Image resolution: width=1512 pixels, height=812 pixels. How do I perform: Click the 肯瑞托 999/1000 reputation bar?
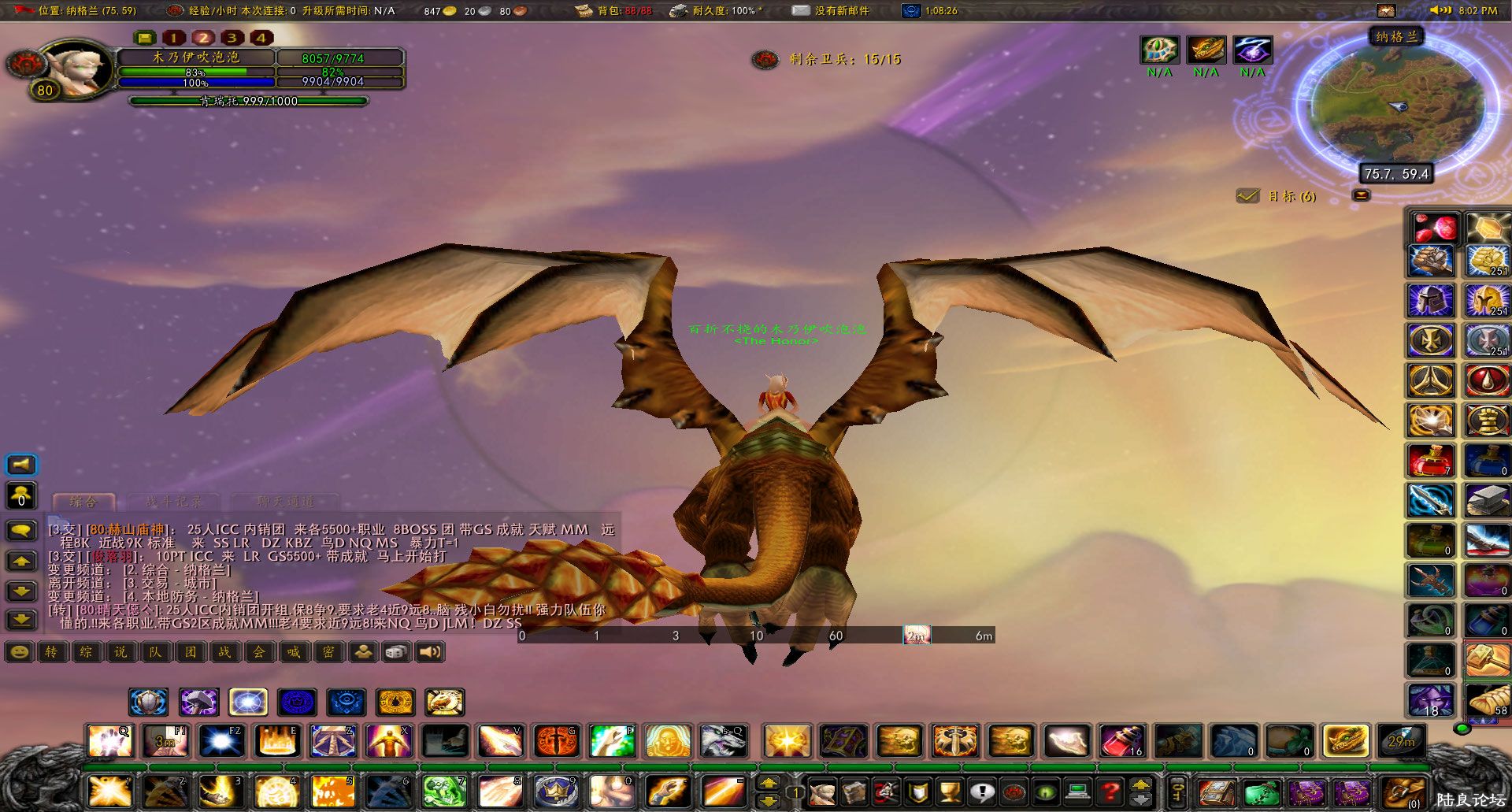click(x=250, y=101)
